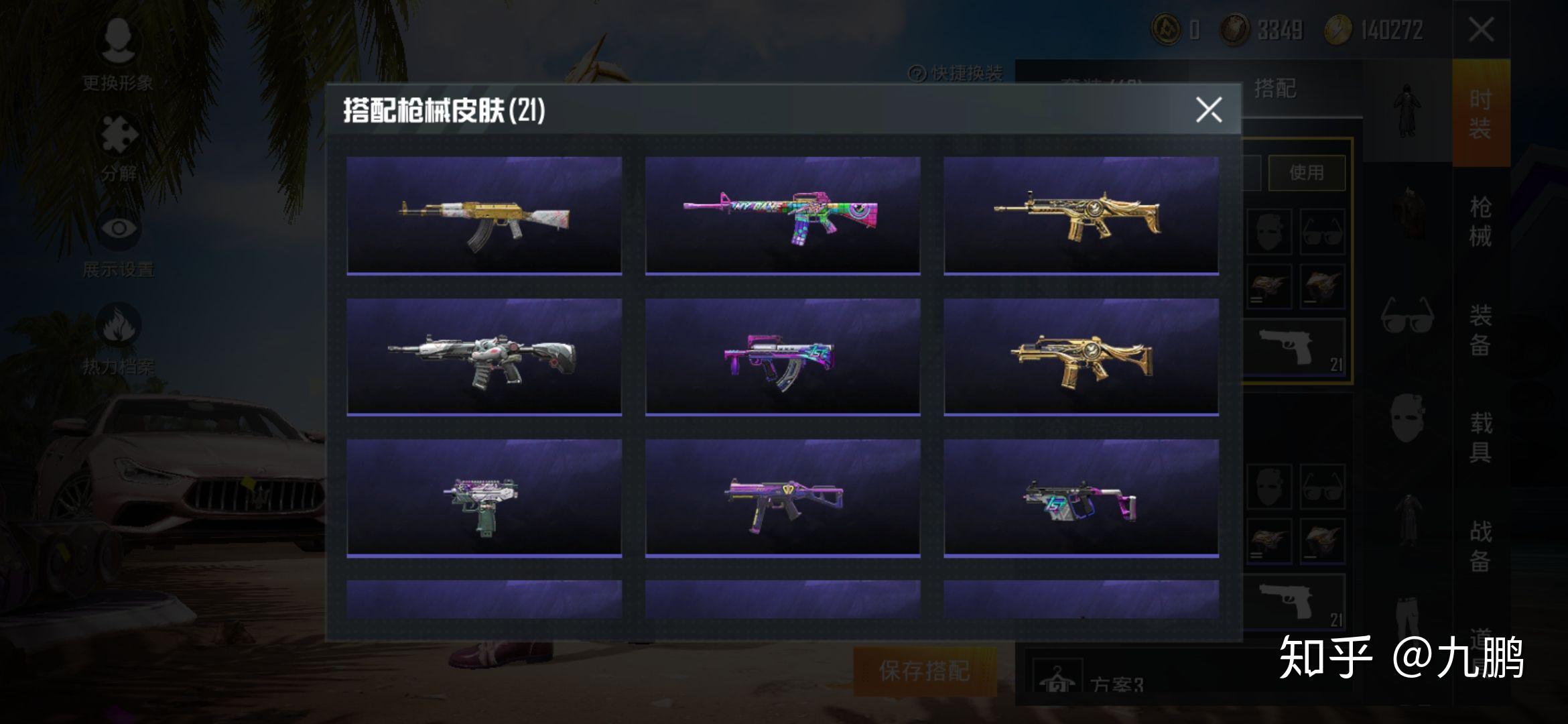This screenshot has height=724, width=1568.
Task: Open 更换形象 change appearance option
Action: 118,55
